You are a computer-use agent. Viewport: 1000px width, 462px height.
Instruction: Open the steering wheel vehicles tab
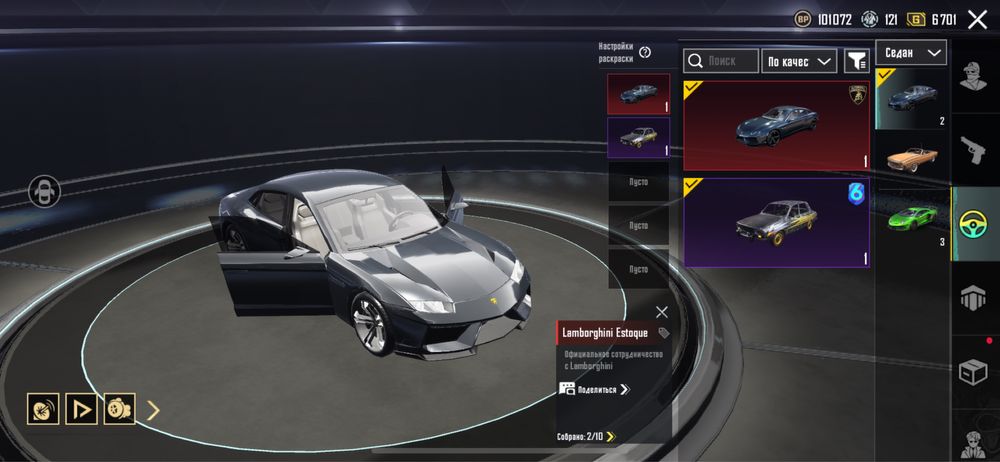pyautogui.click(x=974, y=225)
